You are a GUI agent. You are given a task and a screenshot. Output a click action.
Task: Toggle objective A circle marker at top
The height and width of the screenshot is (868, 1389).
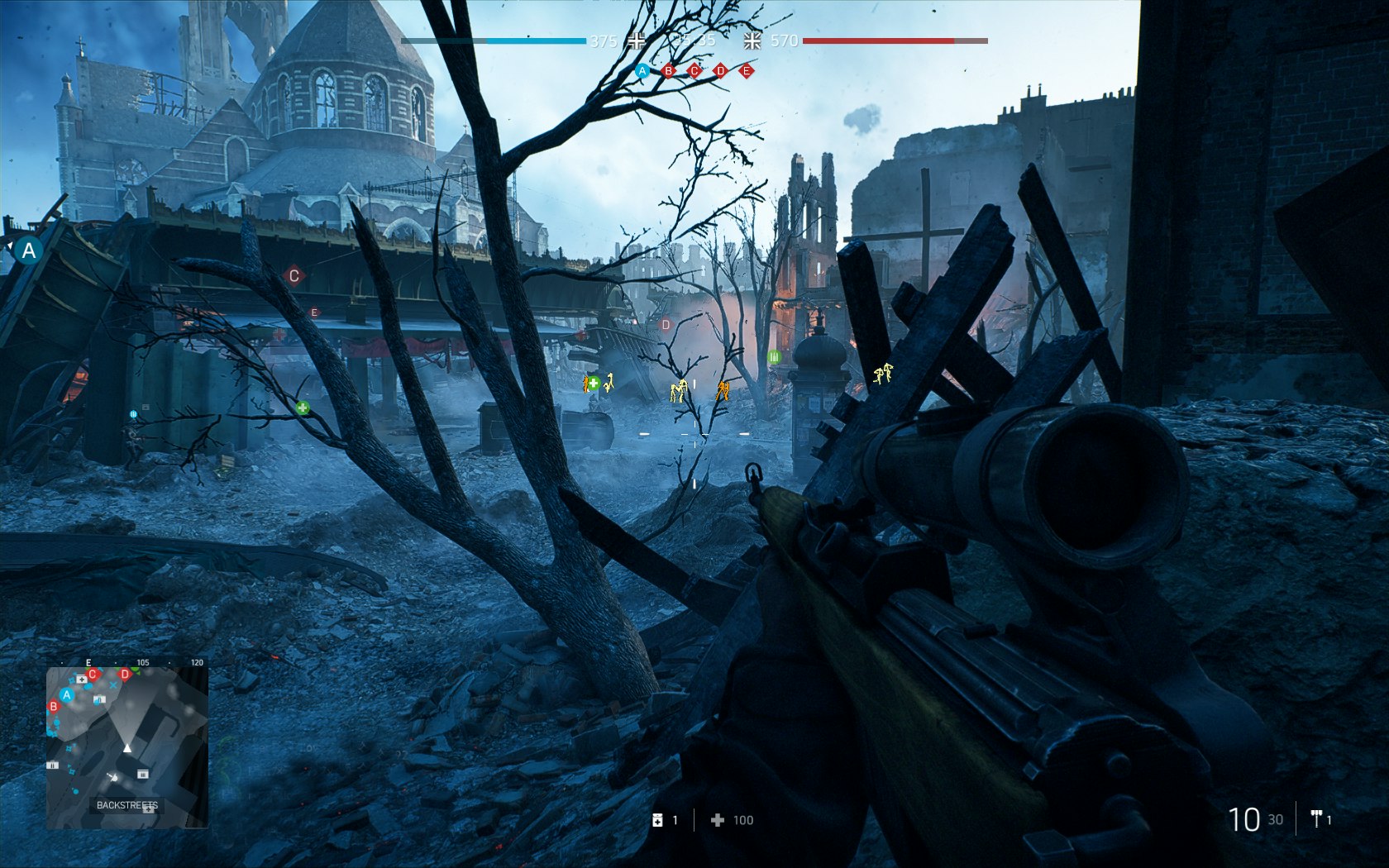click(642, 71)
